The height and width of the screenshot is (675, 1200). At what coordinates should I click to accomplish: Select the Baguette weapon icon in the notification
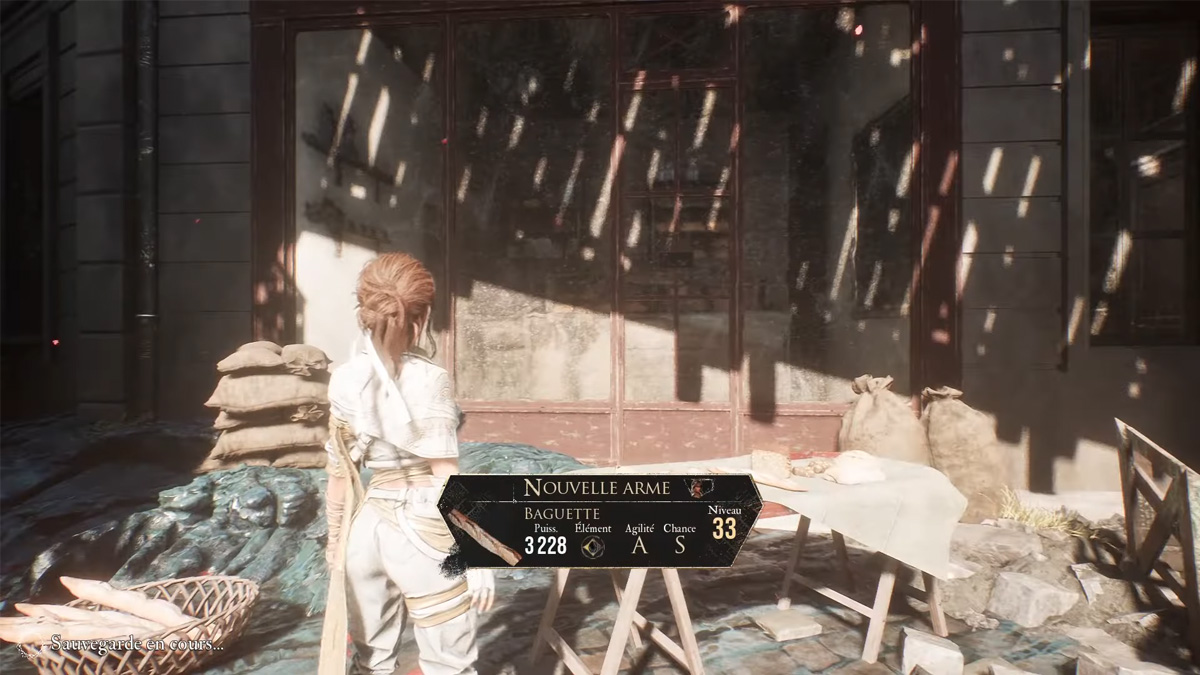tap(485, 536)
